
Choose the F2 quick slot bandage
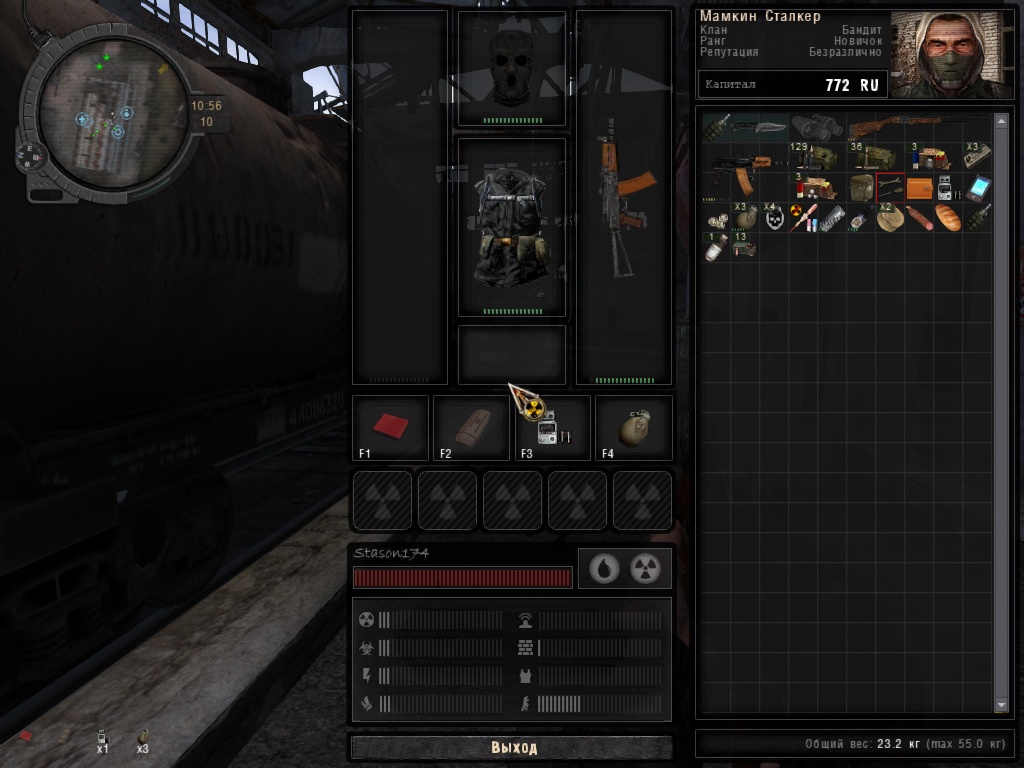470,428
